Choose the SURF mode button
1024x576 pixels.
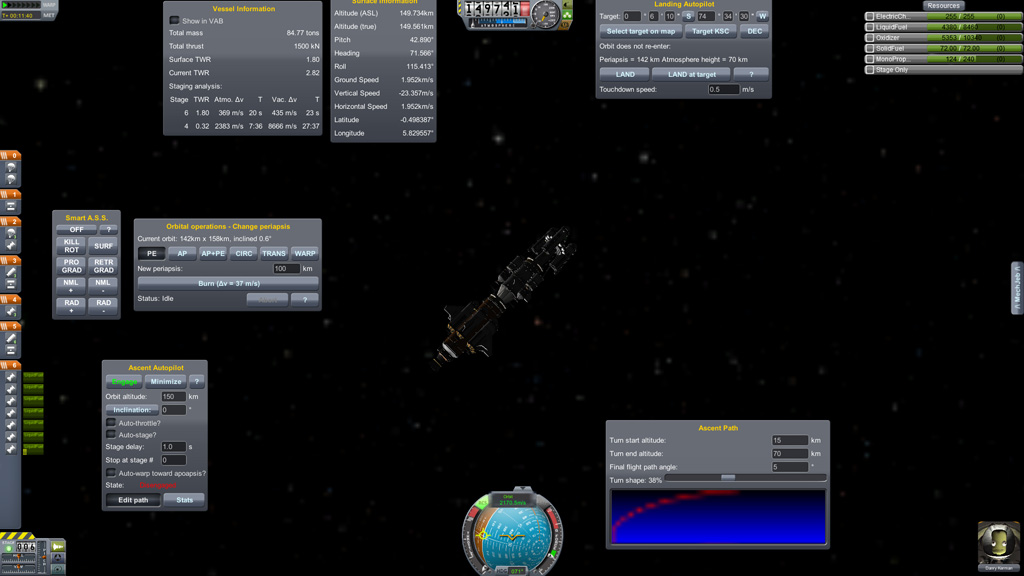(103, 245)
